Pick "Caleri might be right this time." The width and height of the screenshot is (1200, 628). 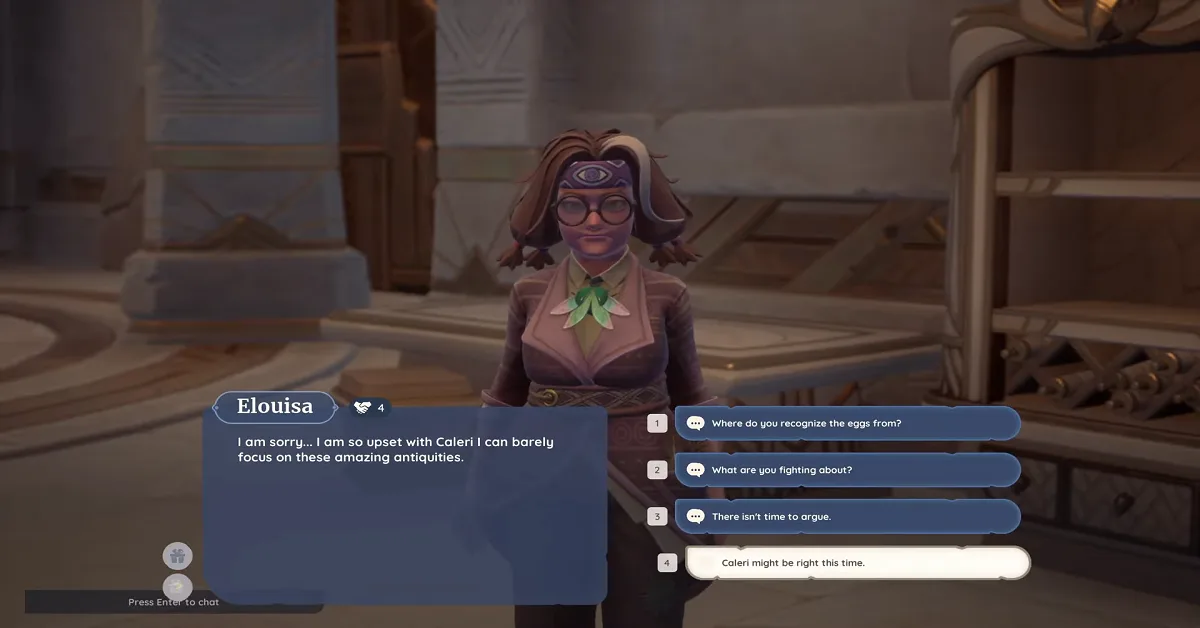[857, 563]
